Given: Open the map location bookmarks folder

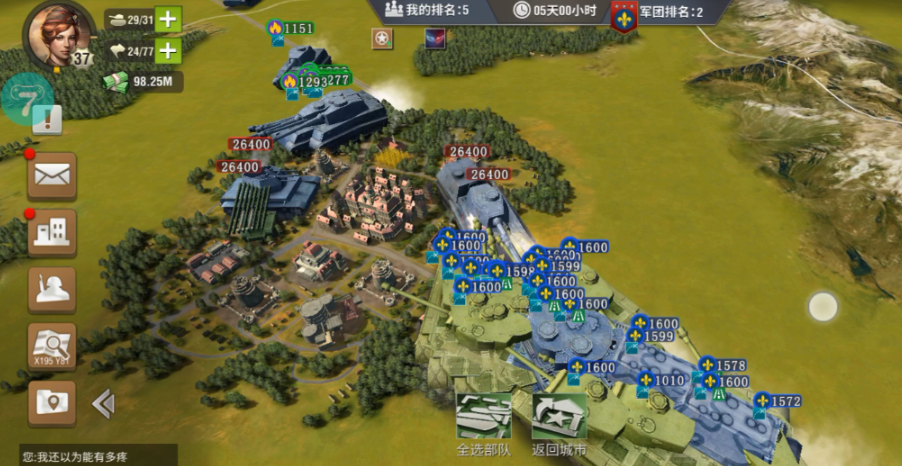Looking at the screenshot, I should pos(51,403).
